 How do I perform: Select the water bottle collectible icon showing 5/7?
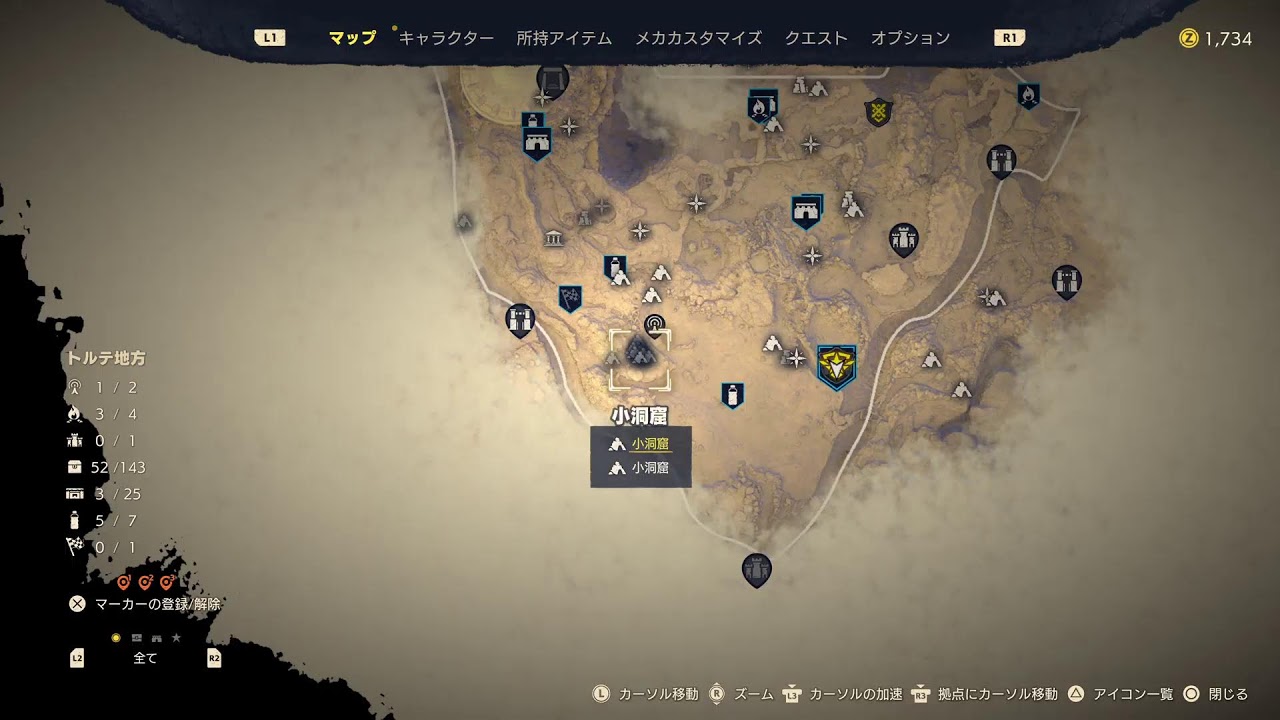point(74,518)
